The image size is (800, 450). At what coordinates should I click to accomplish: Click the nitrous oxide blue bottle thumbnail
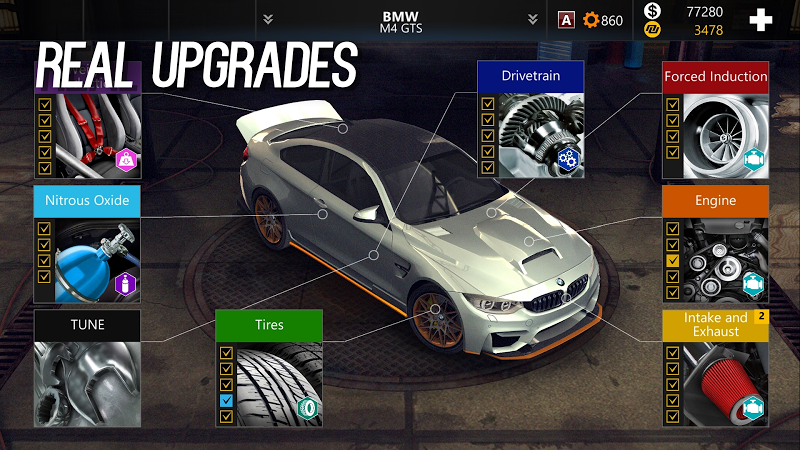(x=97, y=257)
